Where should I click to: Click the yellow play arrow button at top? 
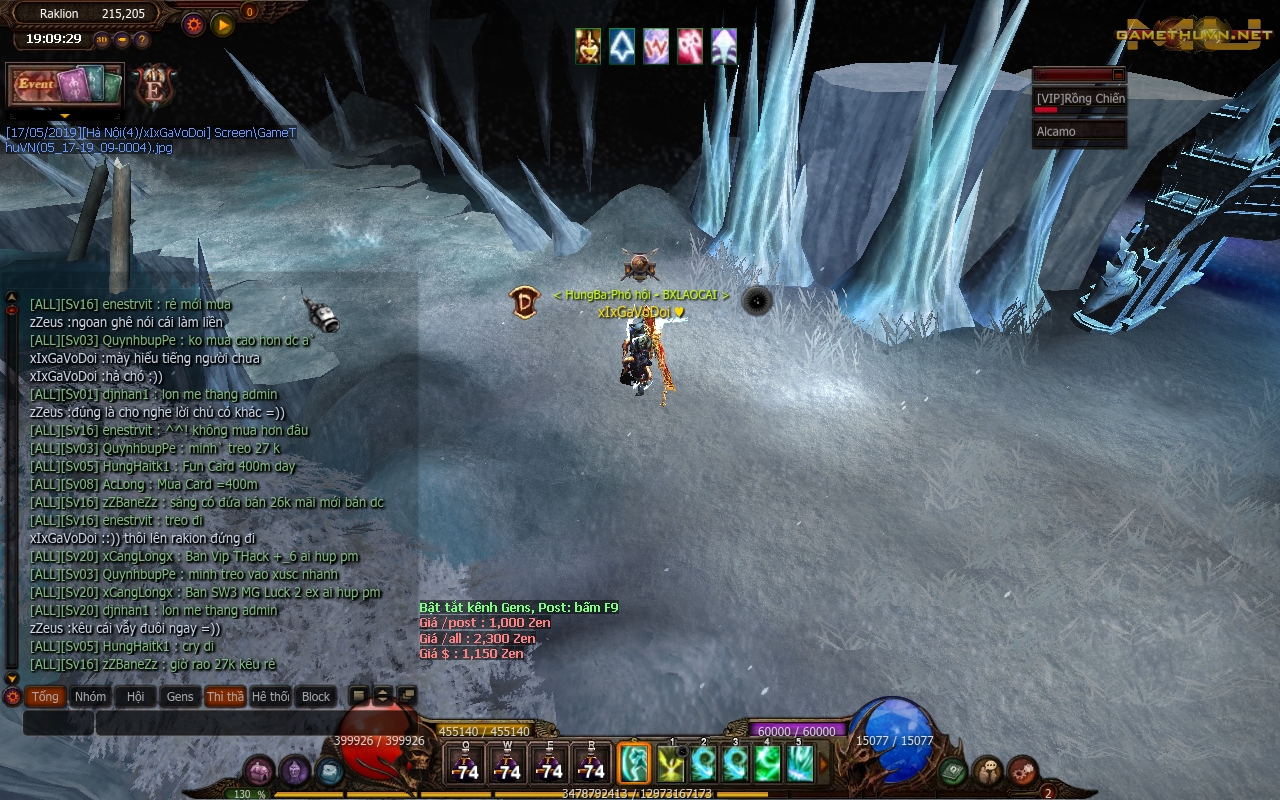(222, 23)
